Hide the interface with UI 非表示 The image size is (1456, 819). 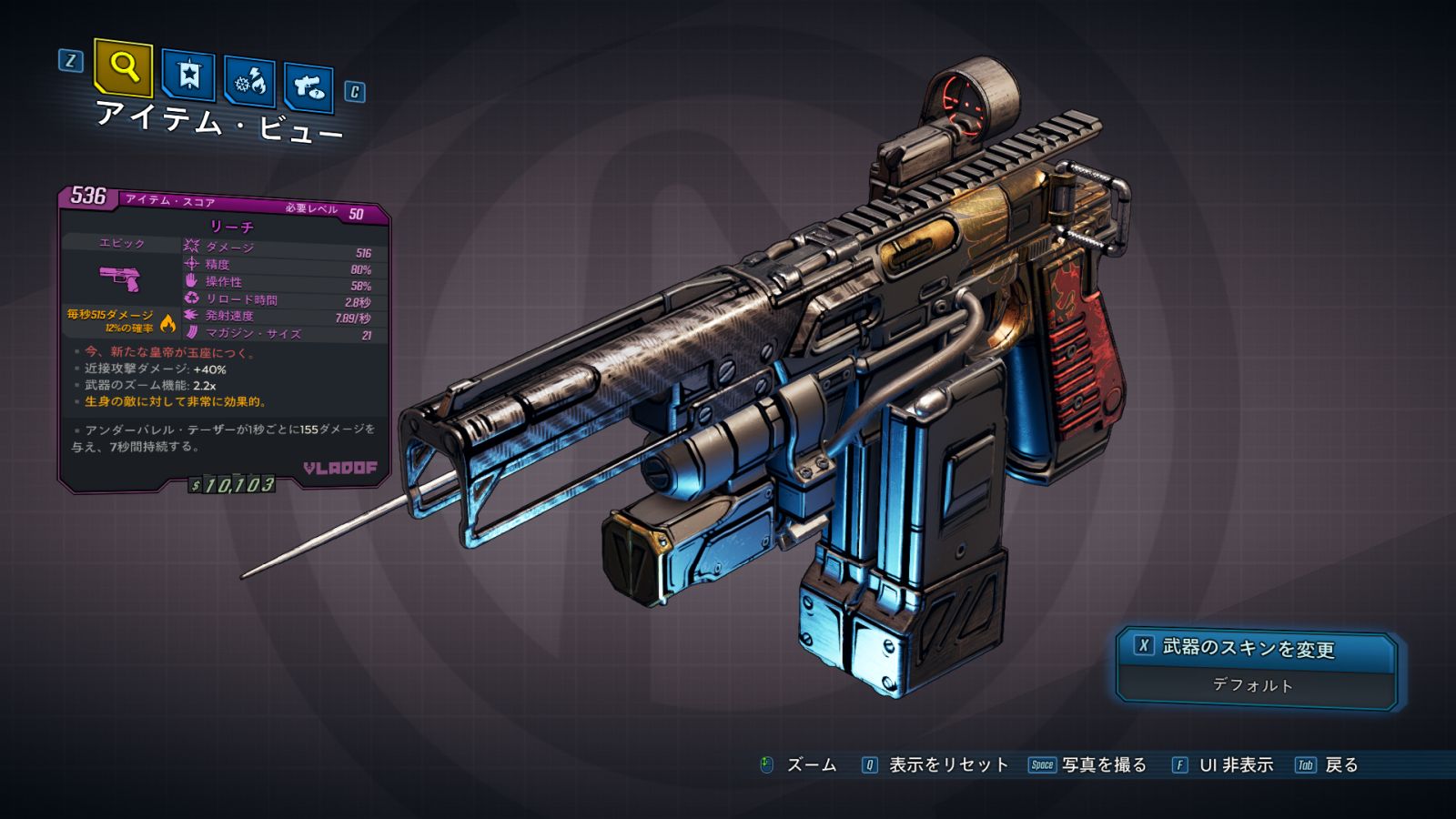[1235, 765]
